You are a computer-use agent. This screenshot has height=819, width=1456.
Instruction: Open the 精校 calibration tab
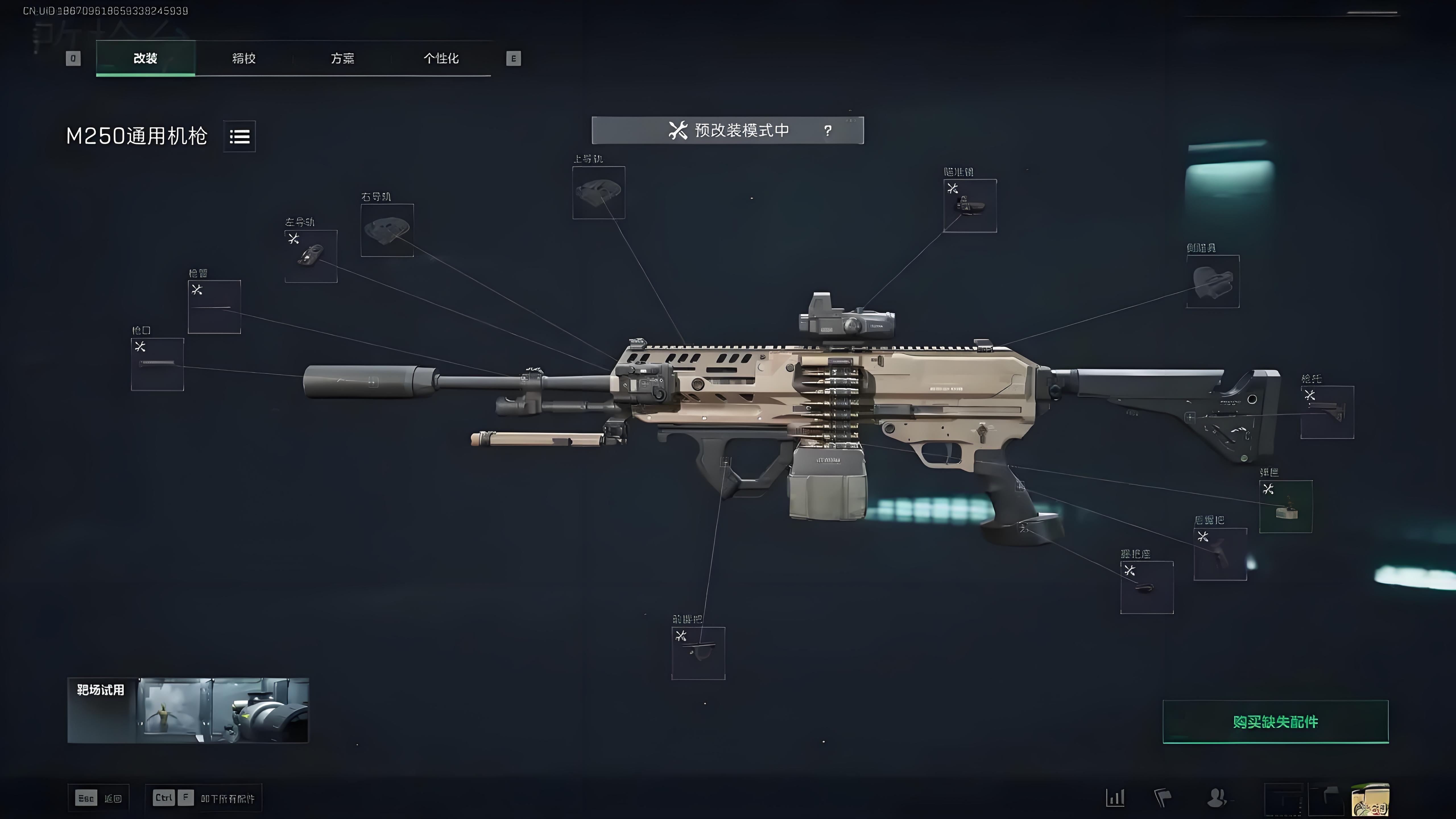[244, 58]
